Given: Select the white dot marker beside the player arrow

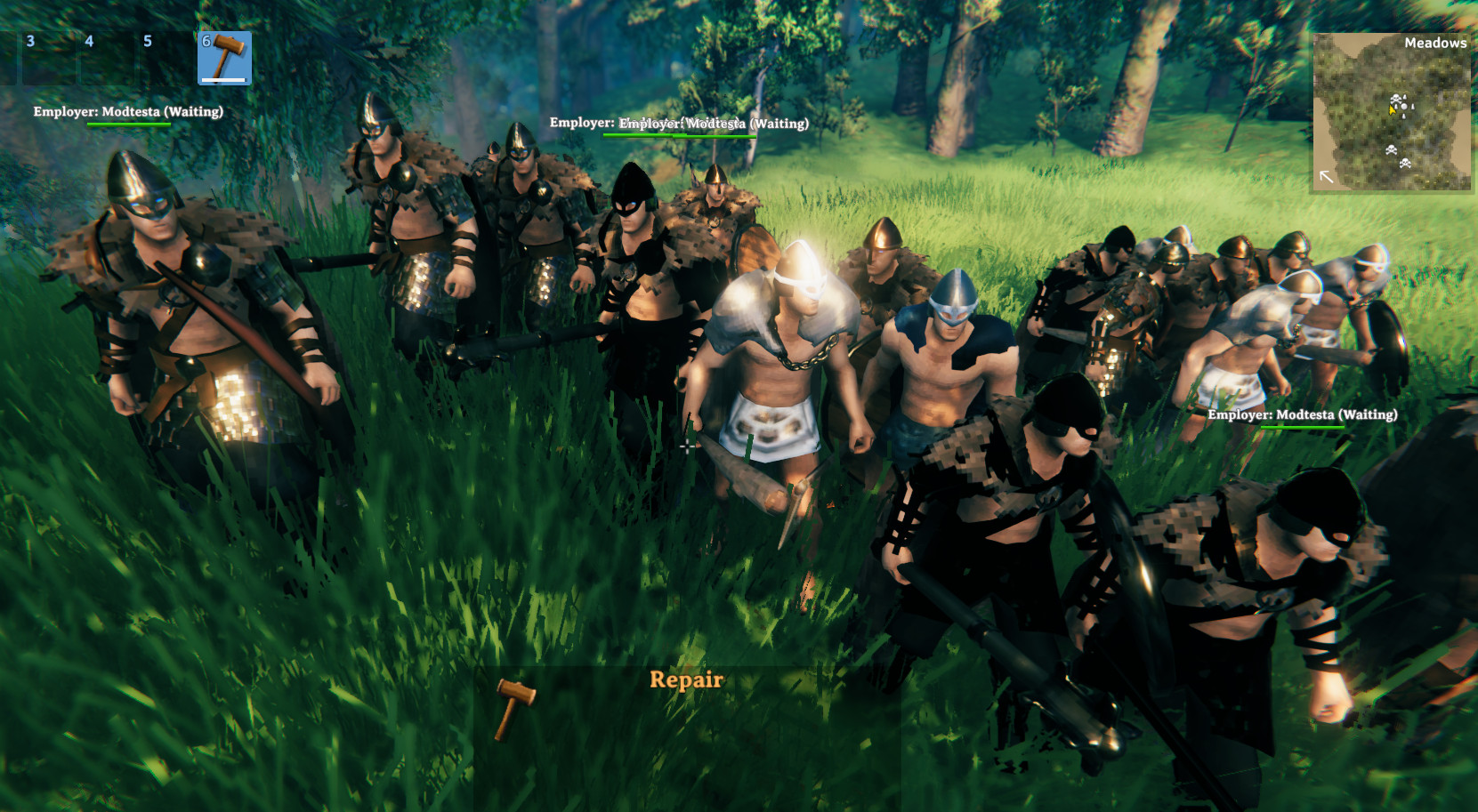Looking at the screenshot, I should (1404, 107).
